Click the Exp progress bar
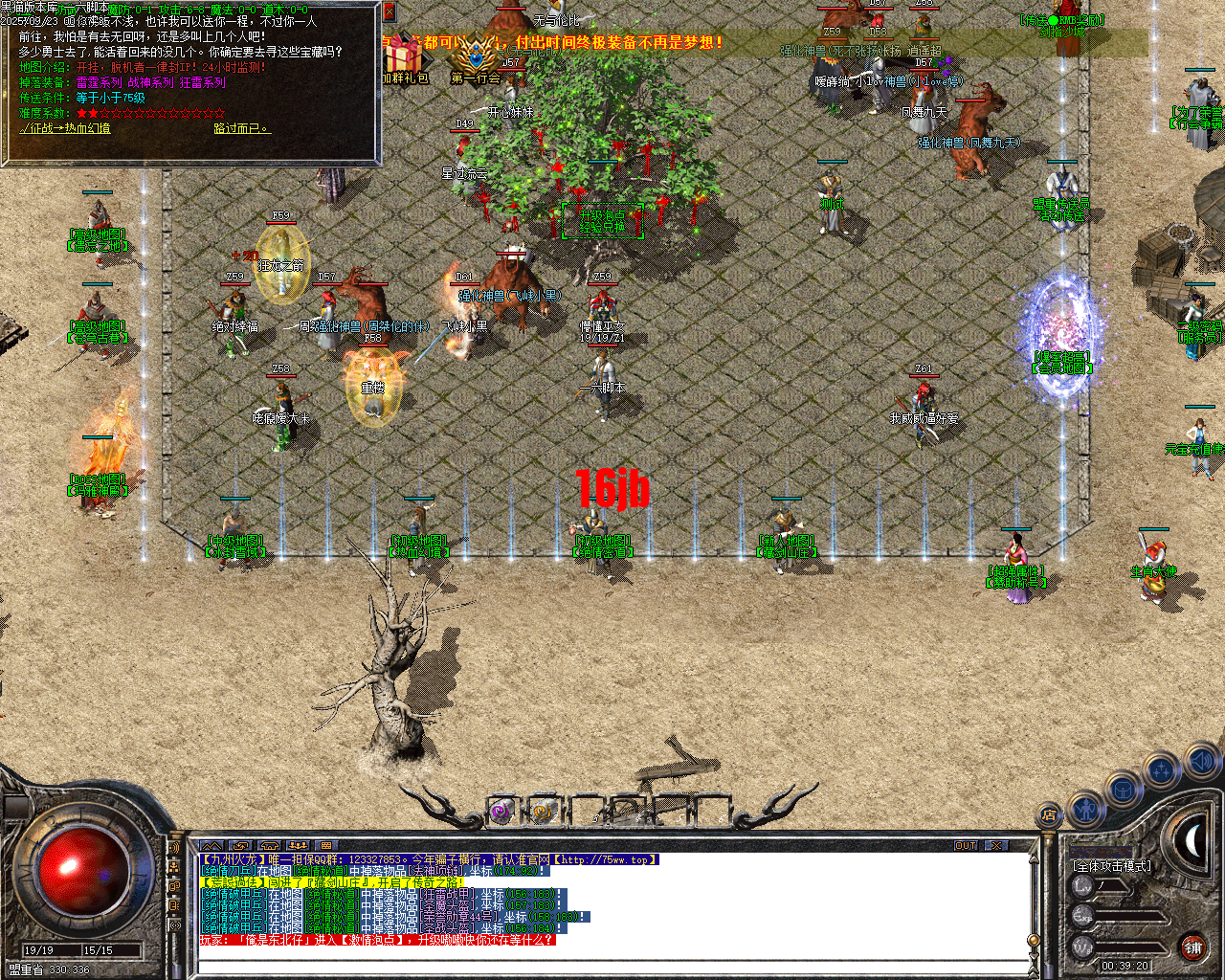Image resolution: width=1225 pixels, height=980 pixels. coord(1128,915)
